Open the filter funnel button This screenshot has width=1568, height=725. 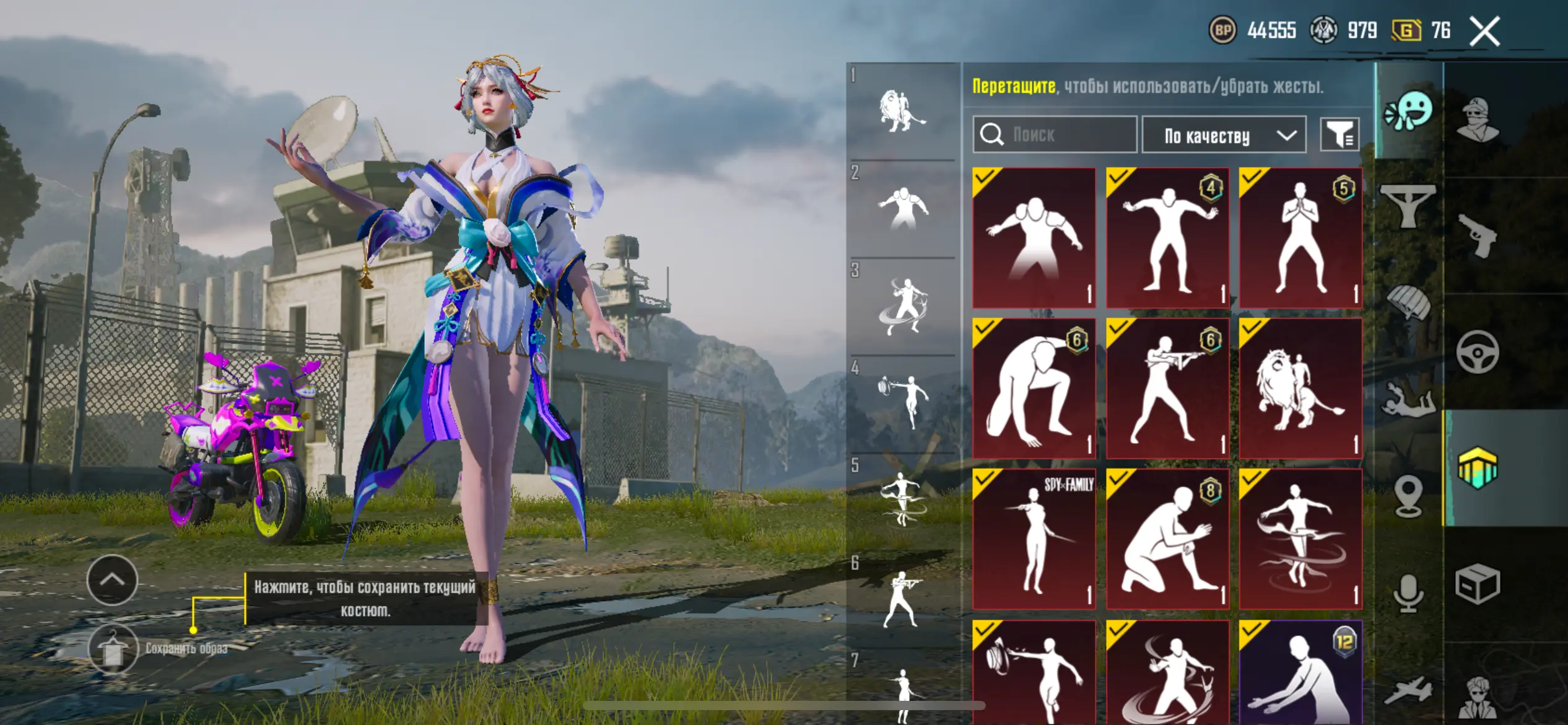(x=1339, y=134)
